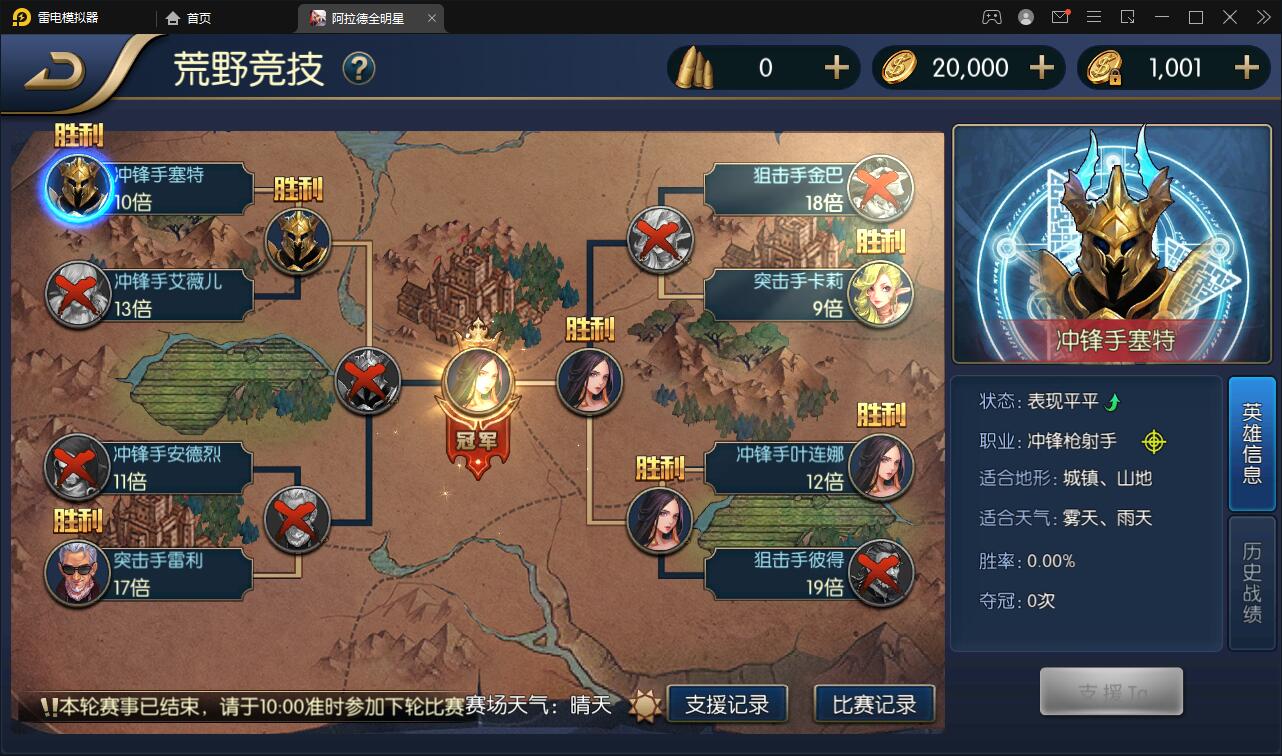The height and width of the screenshot is (756, 1282).
Task: Click the double-arrow expander icon in the title bar
Action: pos(1262,17)
